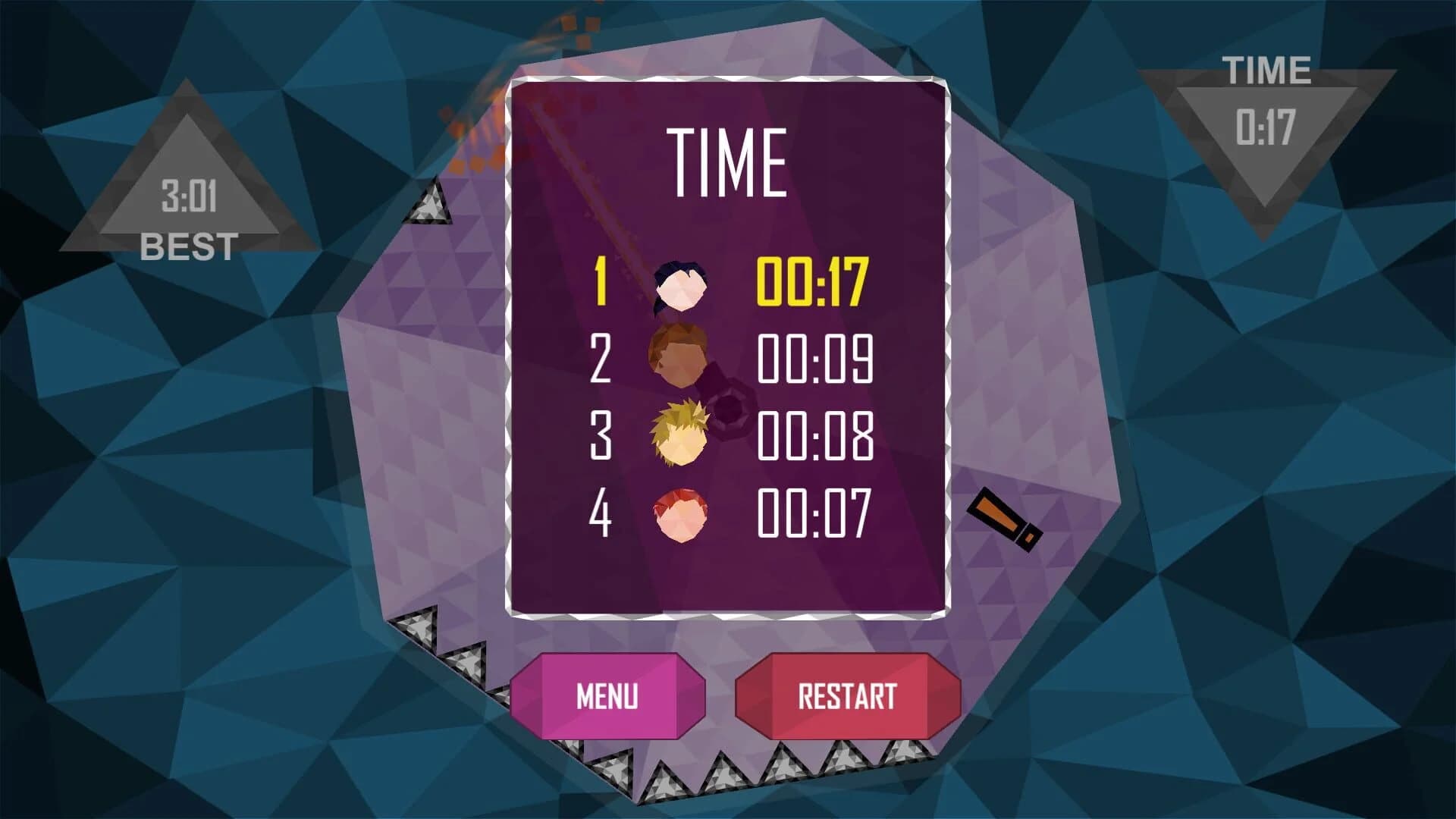1456x819 pixels.
Task: Click the 3:01 best time display
Action: pos(188,193)
